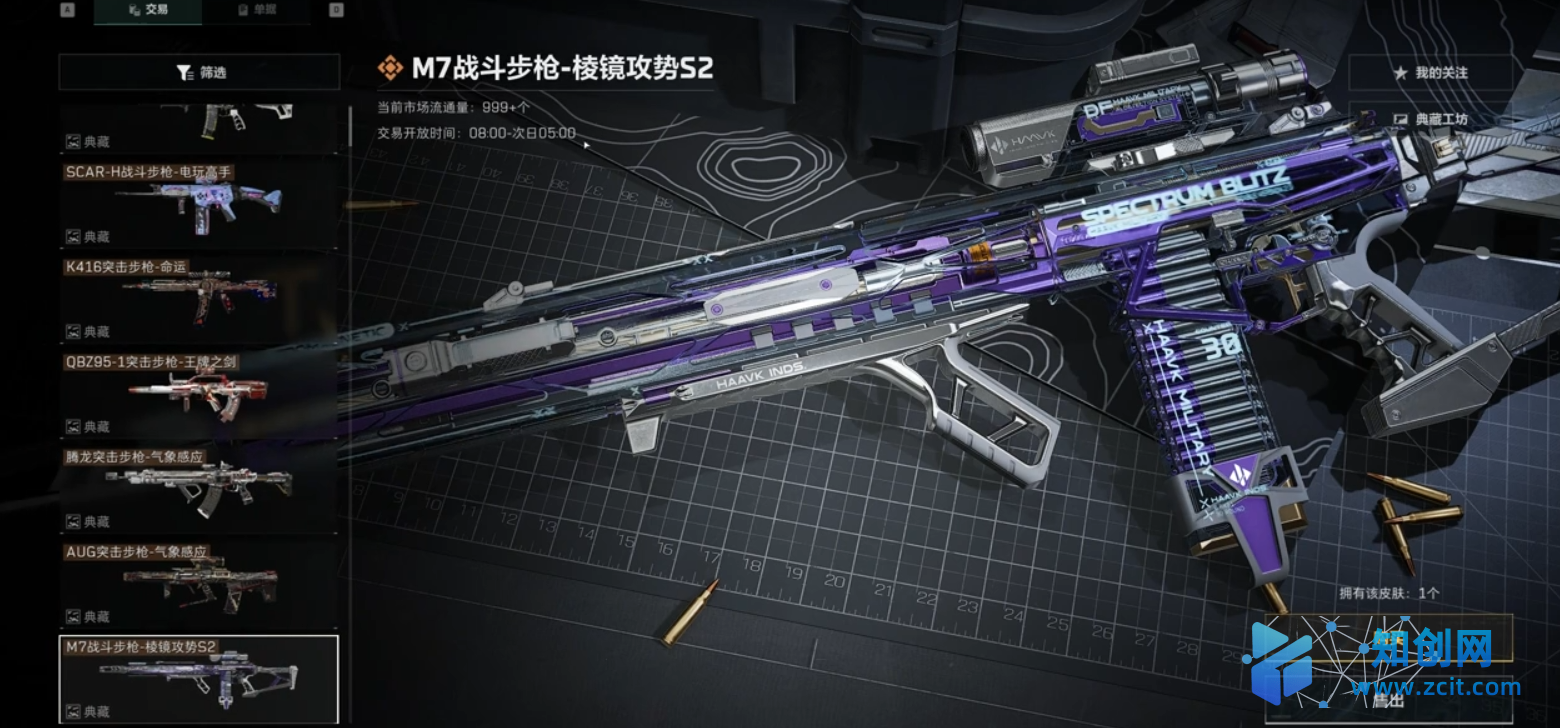Viewport: 1560px width, 728px height.
Task: Open the 单据 (Orders) tab
Action: [256, 10]
